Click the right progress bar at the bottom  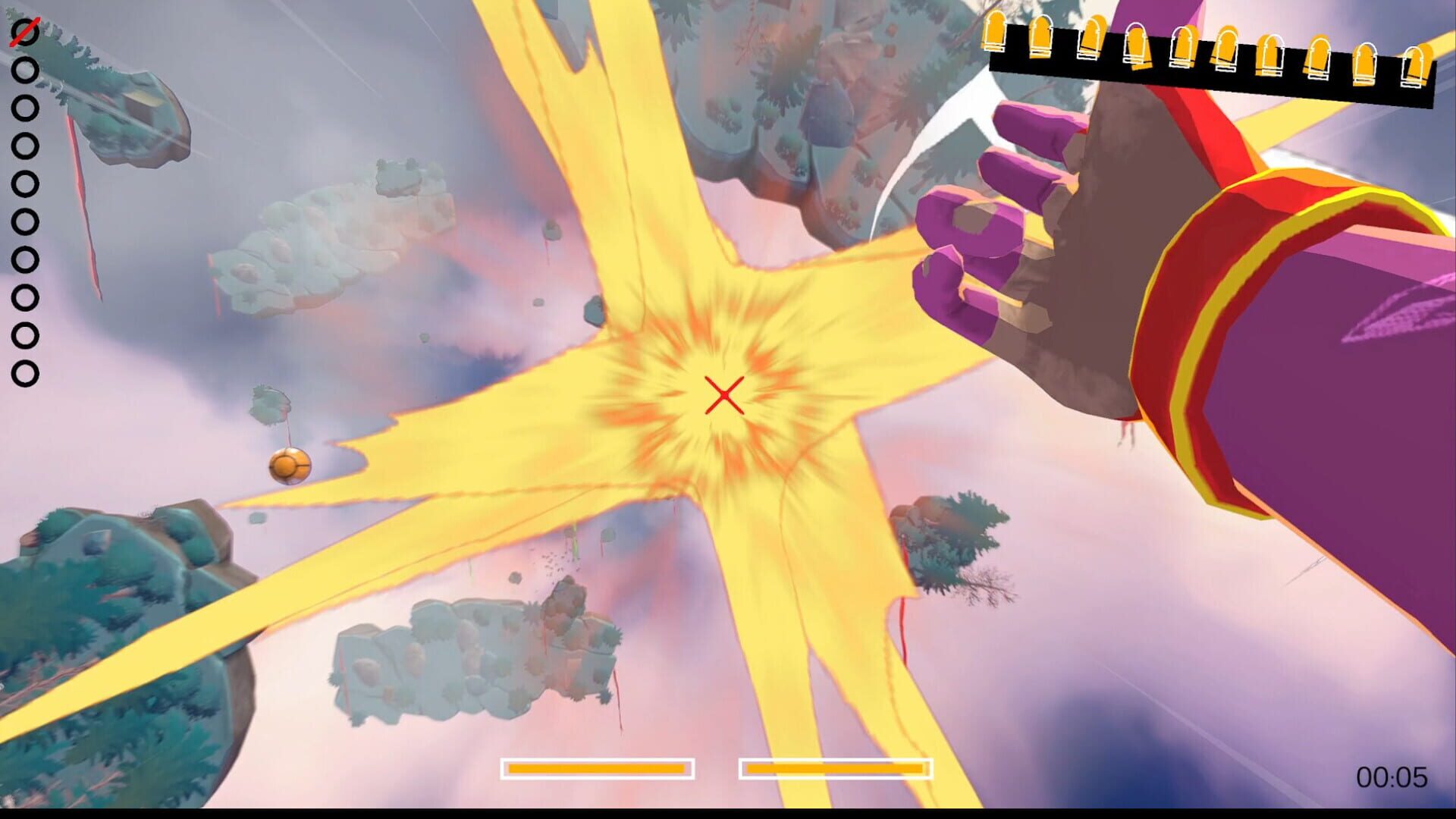click(x=834, y=768)
